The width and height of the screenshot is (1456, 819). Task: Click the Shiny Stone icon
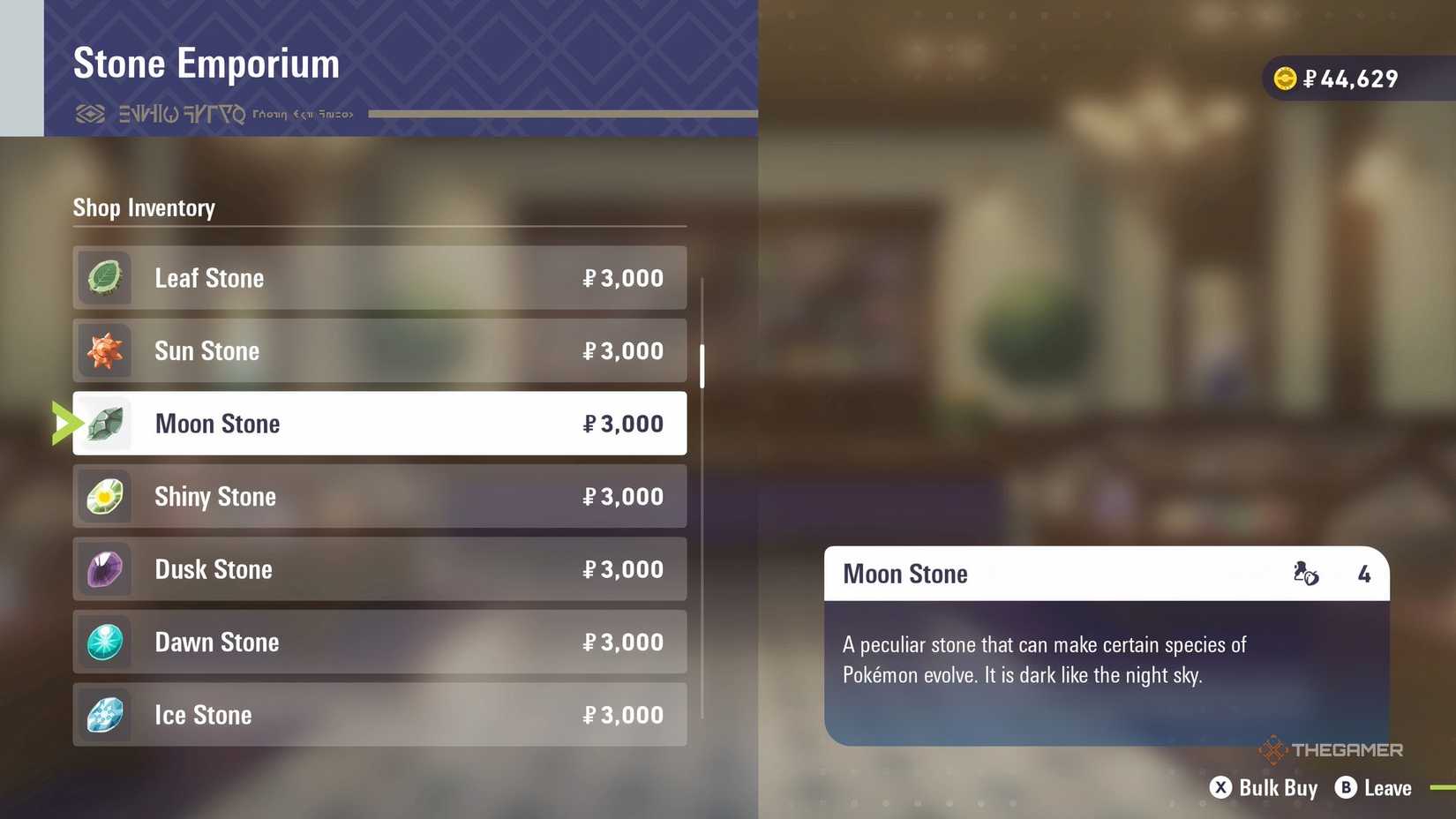coord(104,496)
